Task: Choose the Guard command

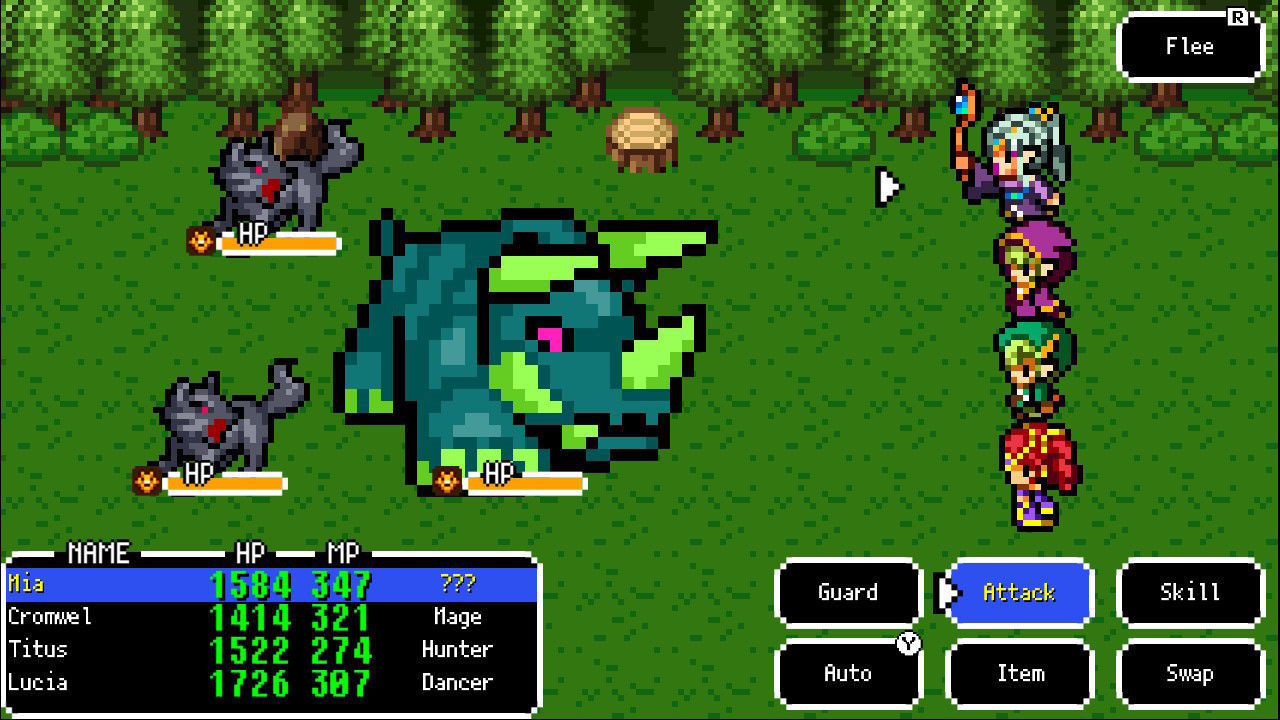Action: [x=847, y=592]
